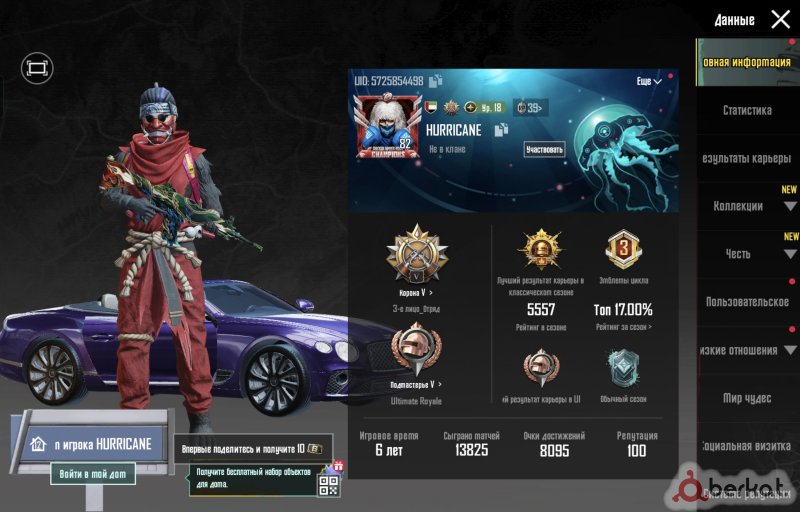Toggle the fullscreen character view icon
The width and height of the screenshot is (800, 512).
(x=37, y=68)
